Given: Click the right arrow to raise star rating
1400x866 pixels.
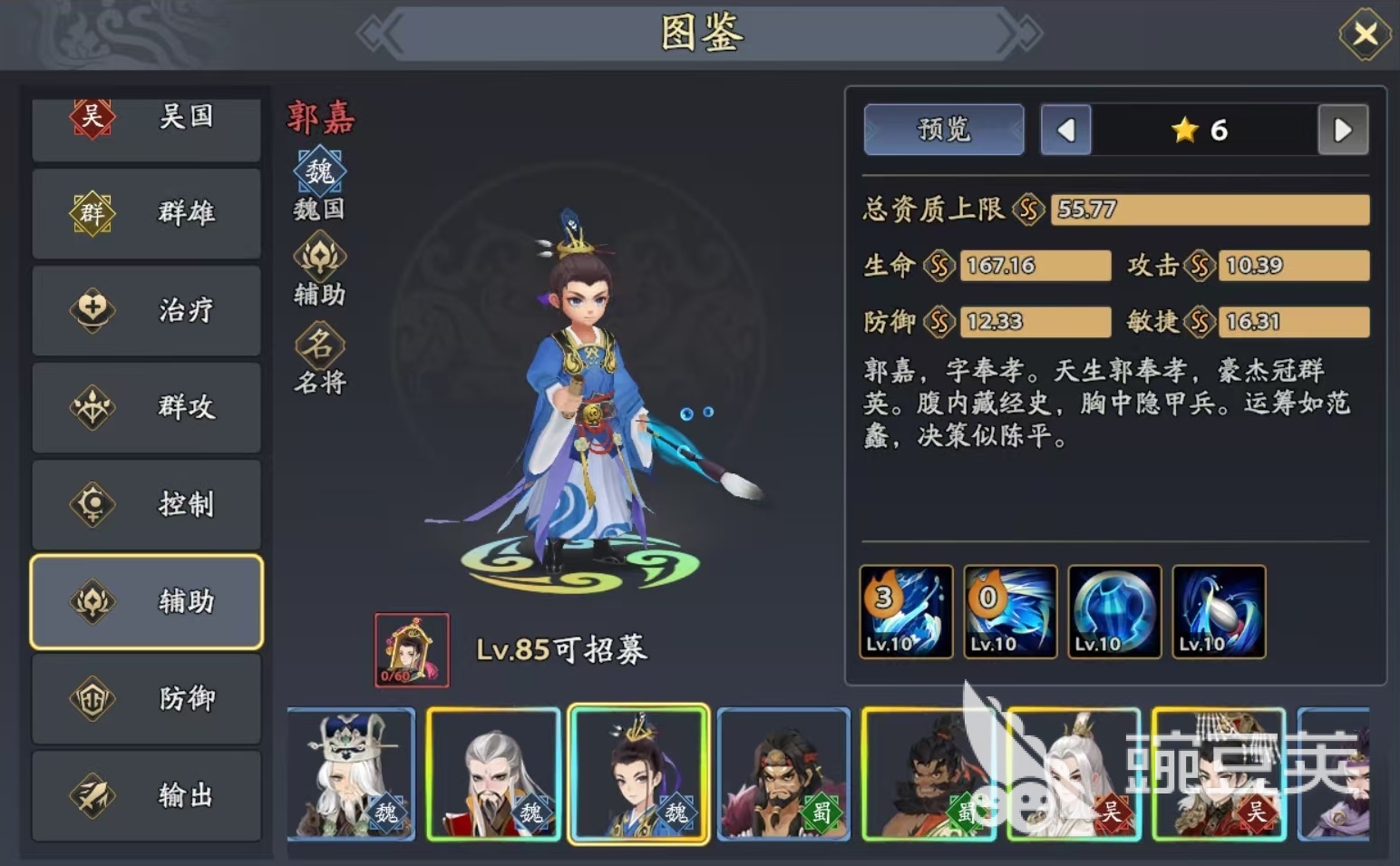Looking at the screenshot, I should pyautogui.click(x=1343, y=130).
